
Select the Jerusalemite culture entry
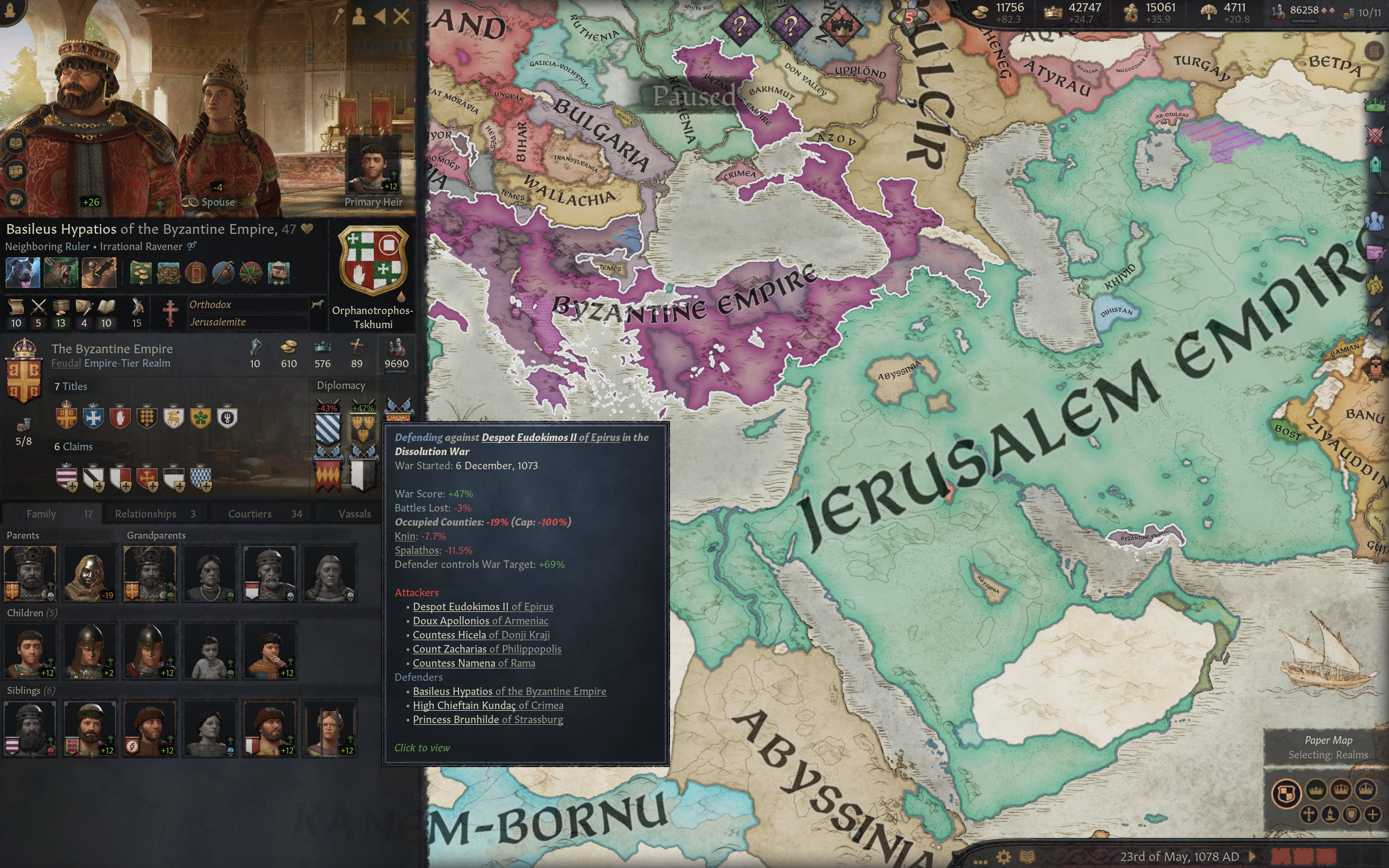[x=218, y=322]
